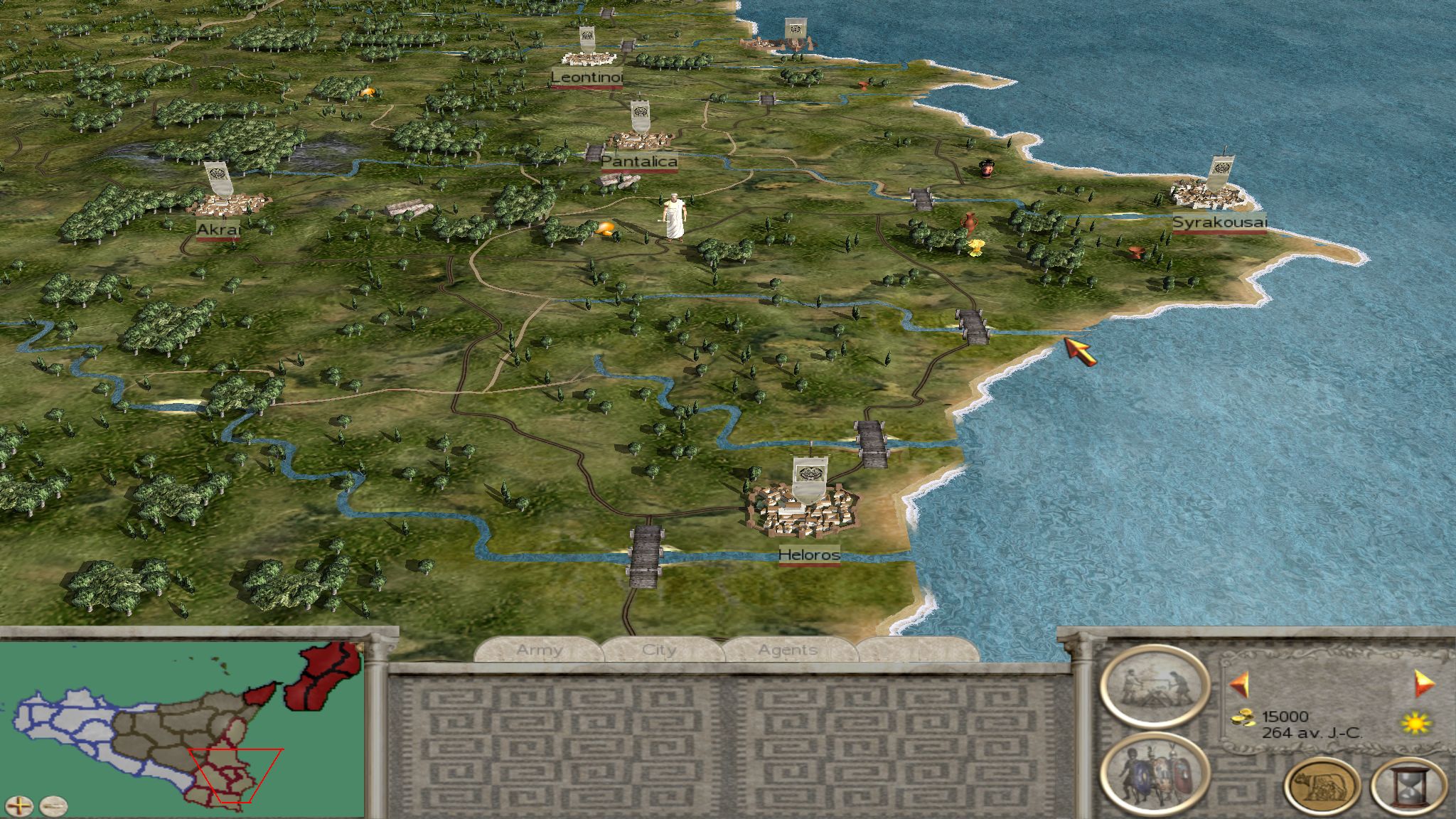Screen dimensions: 1456x819
Task: Open the City tab
Action: (659, 650)
